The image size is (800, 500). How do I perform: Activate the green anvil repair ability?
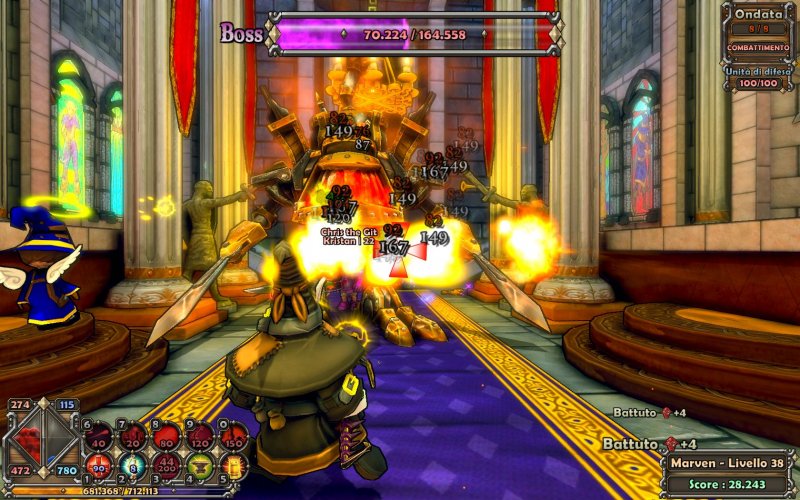click(201, 466)
